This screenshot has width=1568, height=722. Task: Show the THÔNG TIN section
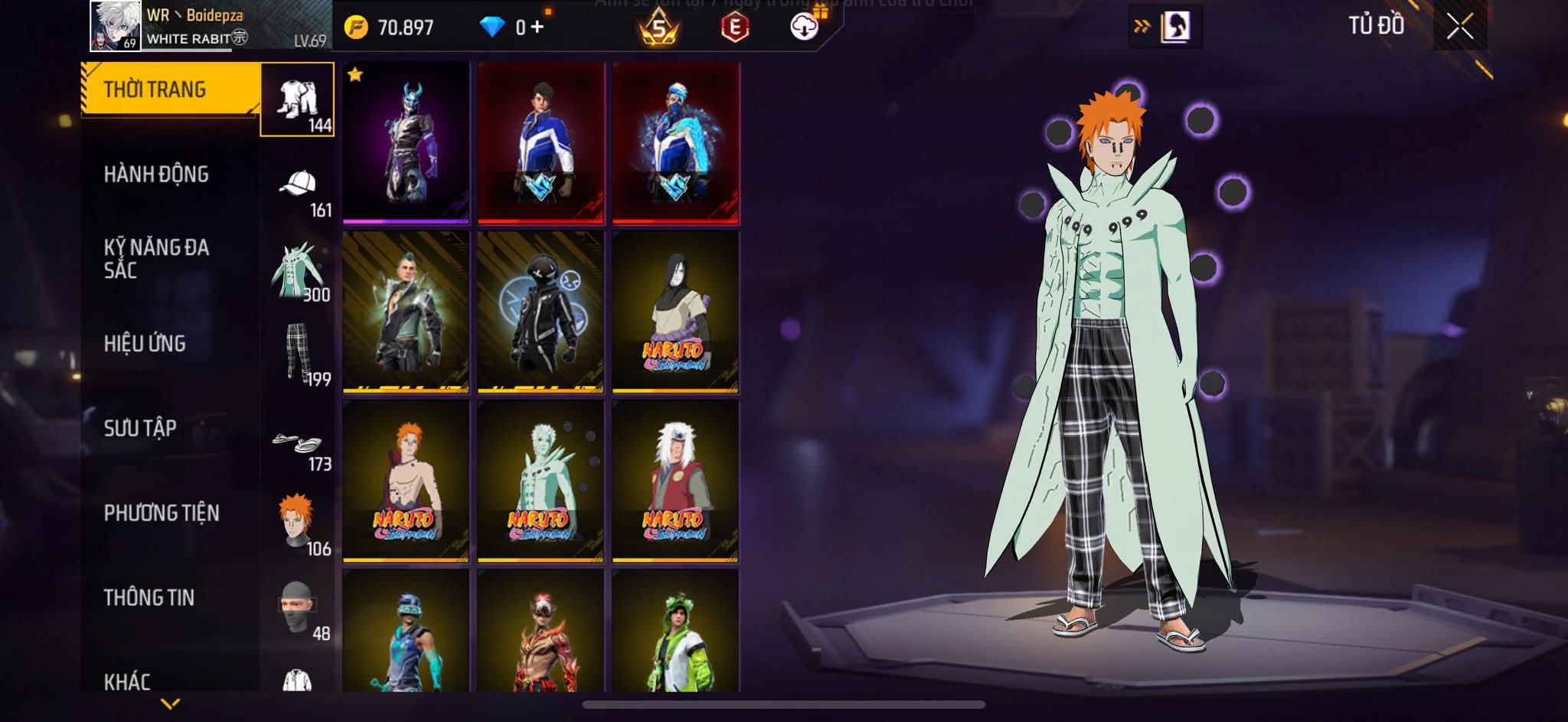click(x=149, y=597)
